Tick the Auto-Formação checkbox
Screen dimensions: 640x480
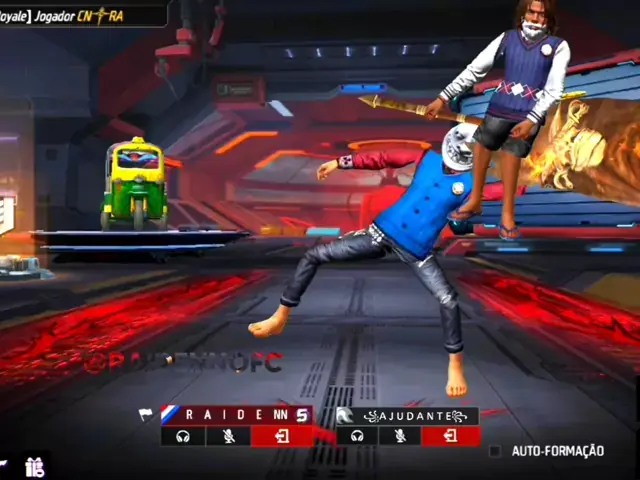pos(495,451)
